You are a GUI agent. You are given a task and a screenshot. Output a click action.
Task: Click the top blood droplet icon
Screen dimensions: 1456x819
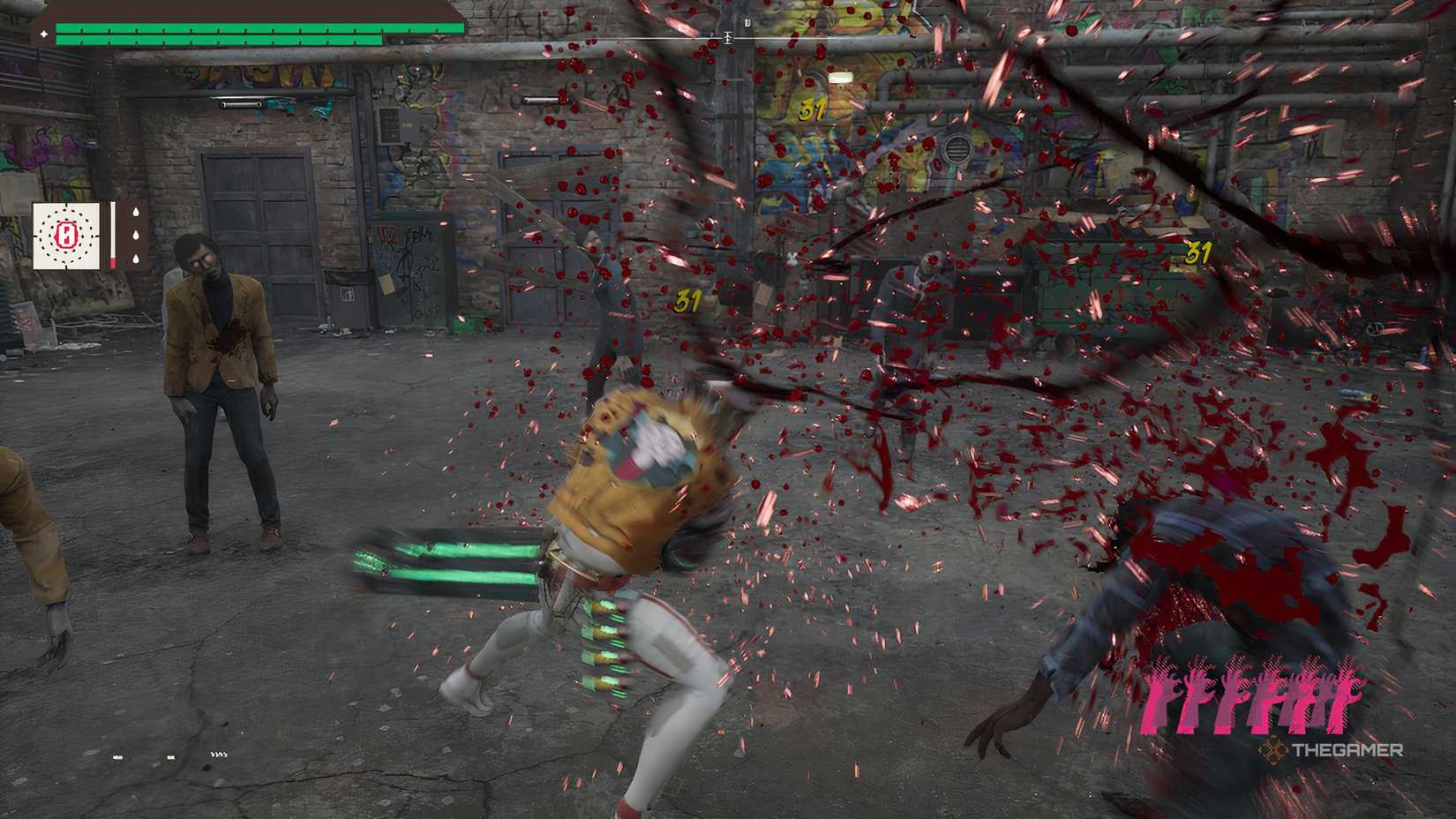(x=136, y=212)
